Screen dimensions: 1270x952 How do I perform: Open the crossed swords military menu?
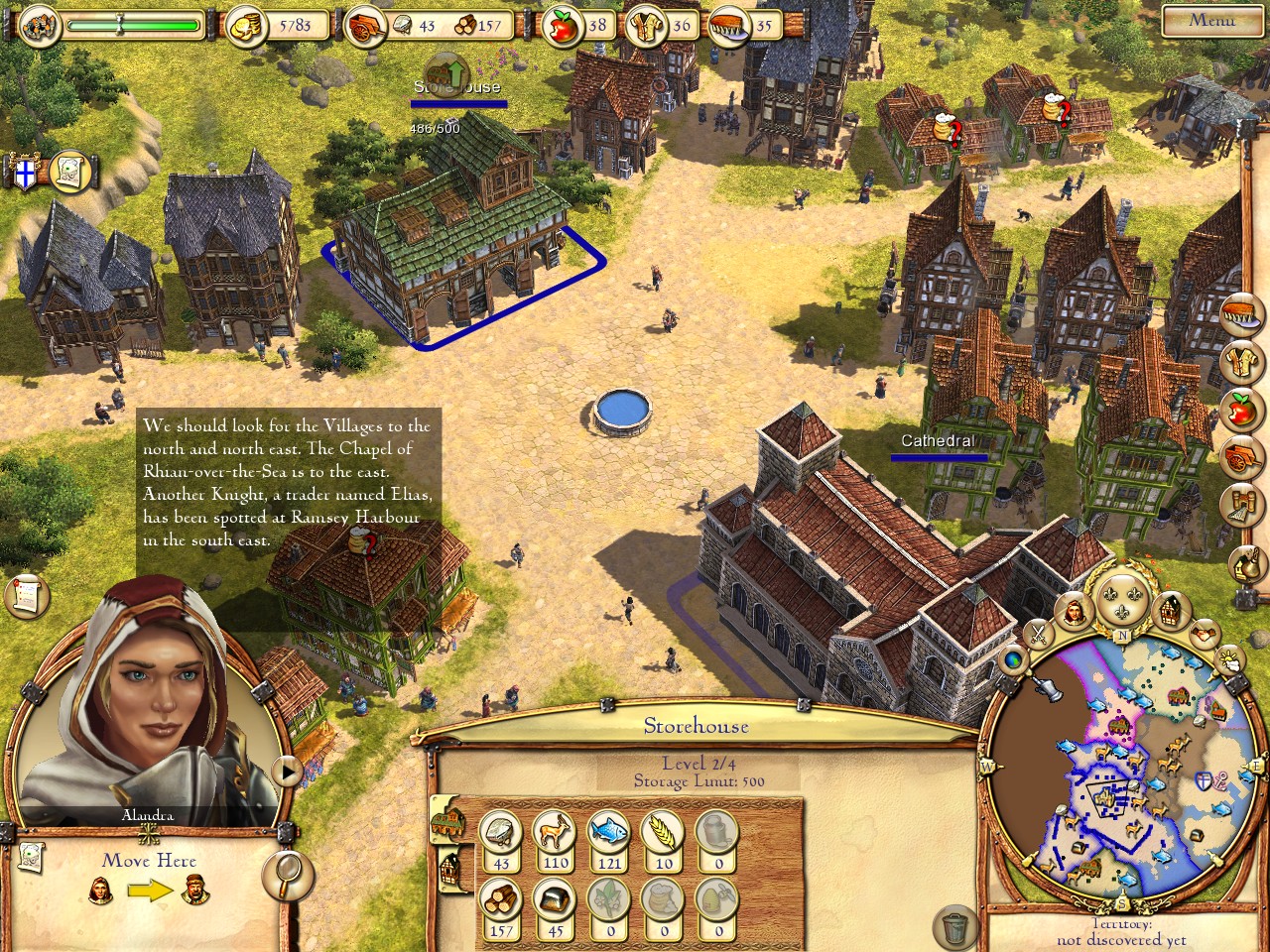1038,632
